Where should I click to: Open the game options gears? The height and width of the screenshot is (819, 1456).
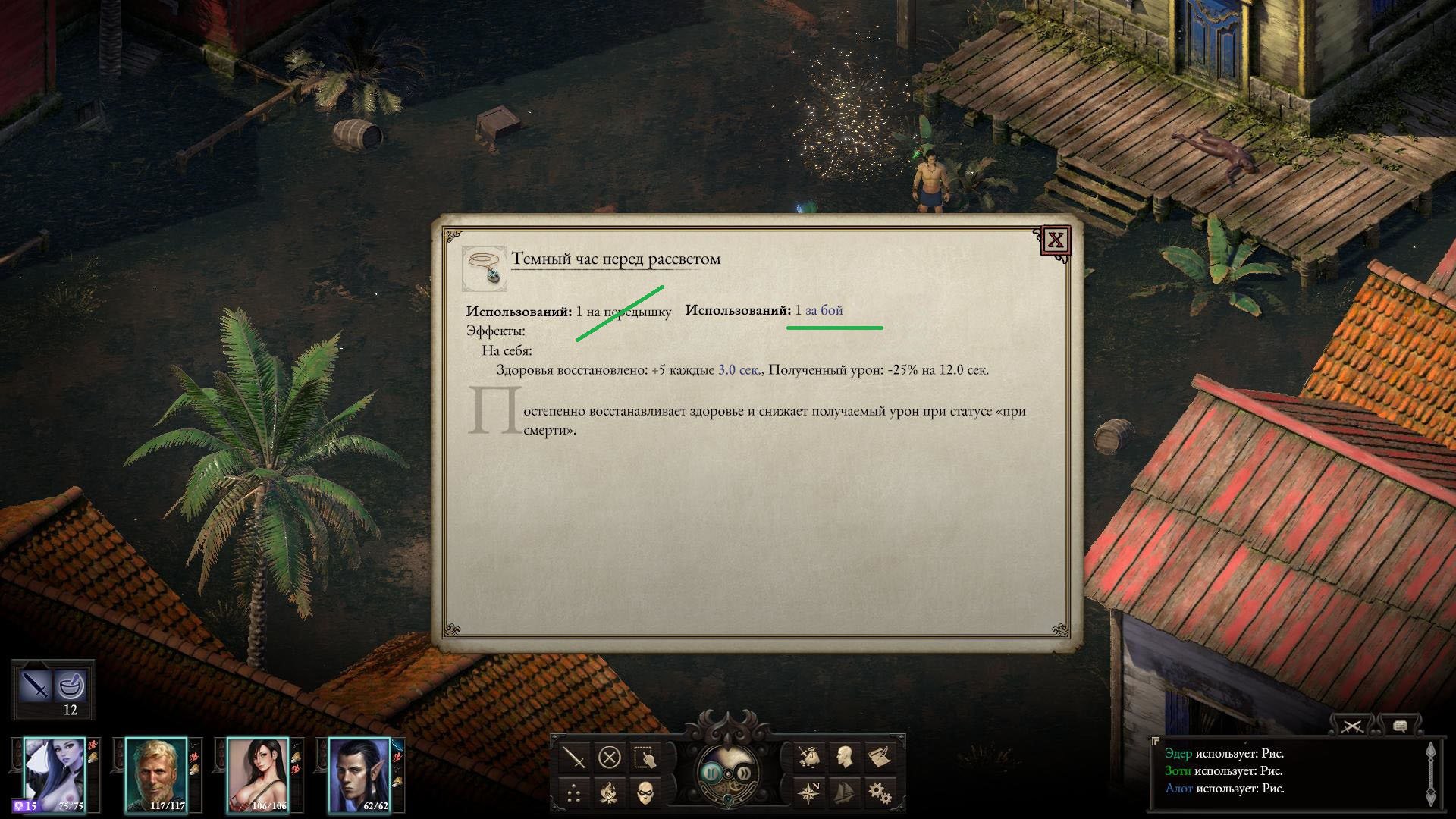[x=880, y=794]
